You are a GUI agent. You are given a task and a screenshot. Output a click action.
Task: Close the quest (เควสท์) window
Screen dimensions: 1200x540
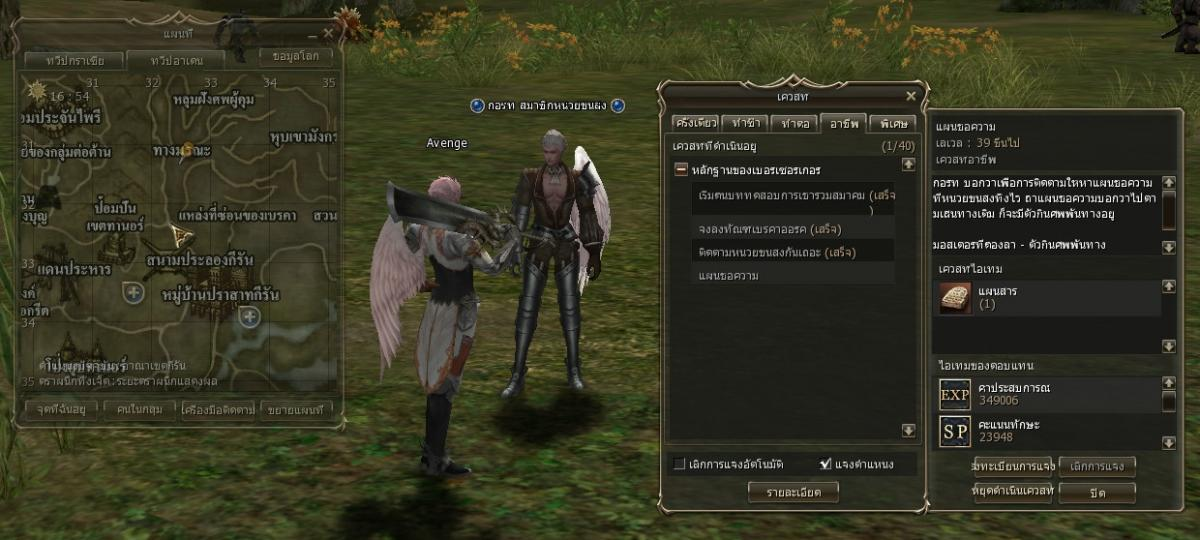(x=911, y=96)
